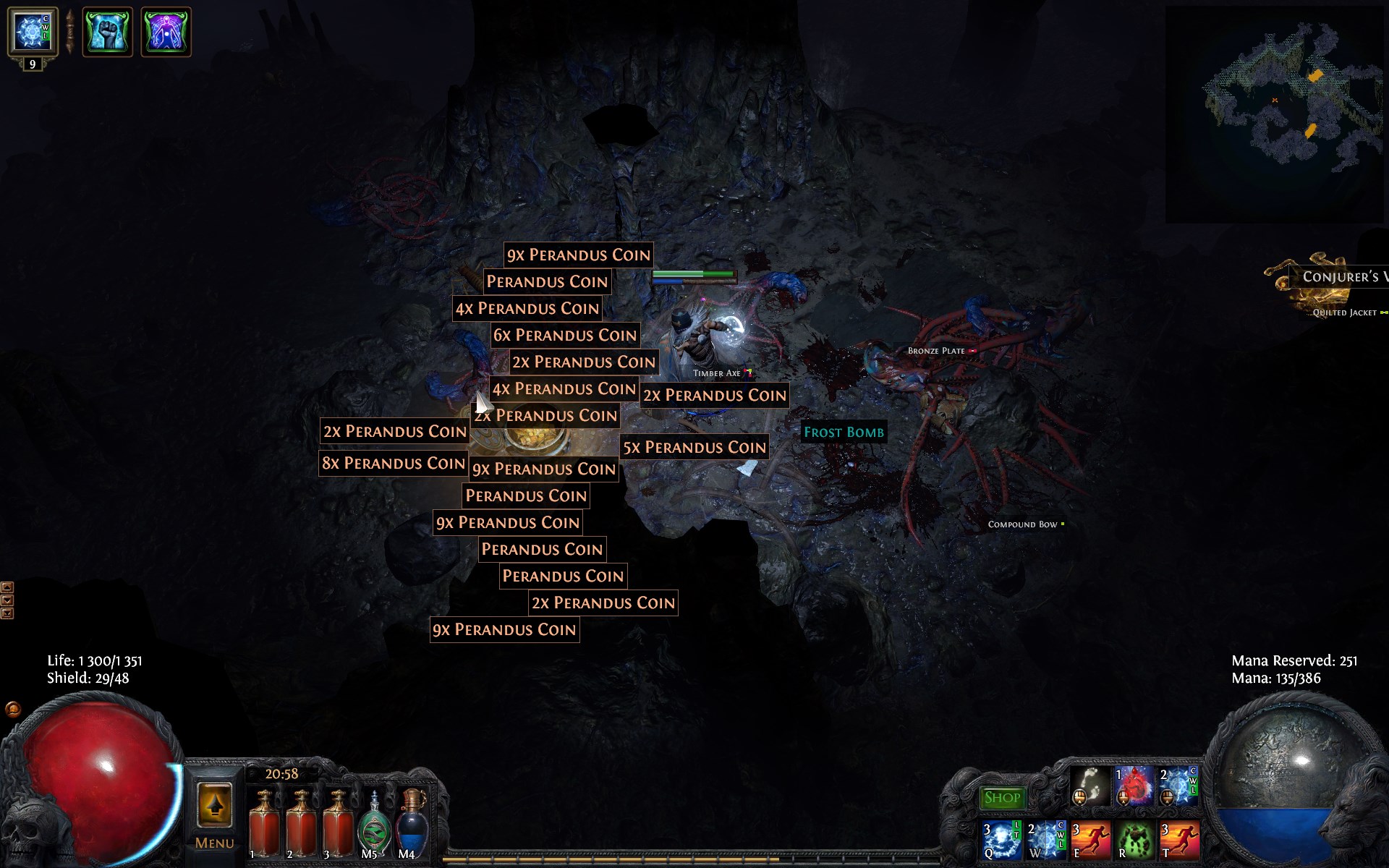This screenshot has height=868, width=1389.
Task: Open the Menu button beside the life orb
Action: coord(214,816)
